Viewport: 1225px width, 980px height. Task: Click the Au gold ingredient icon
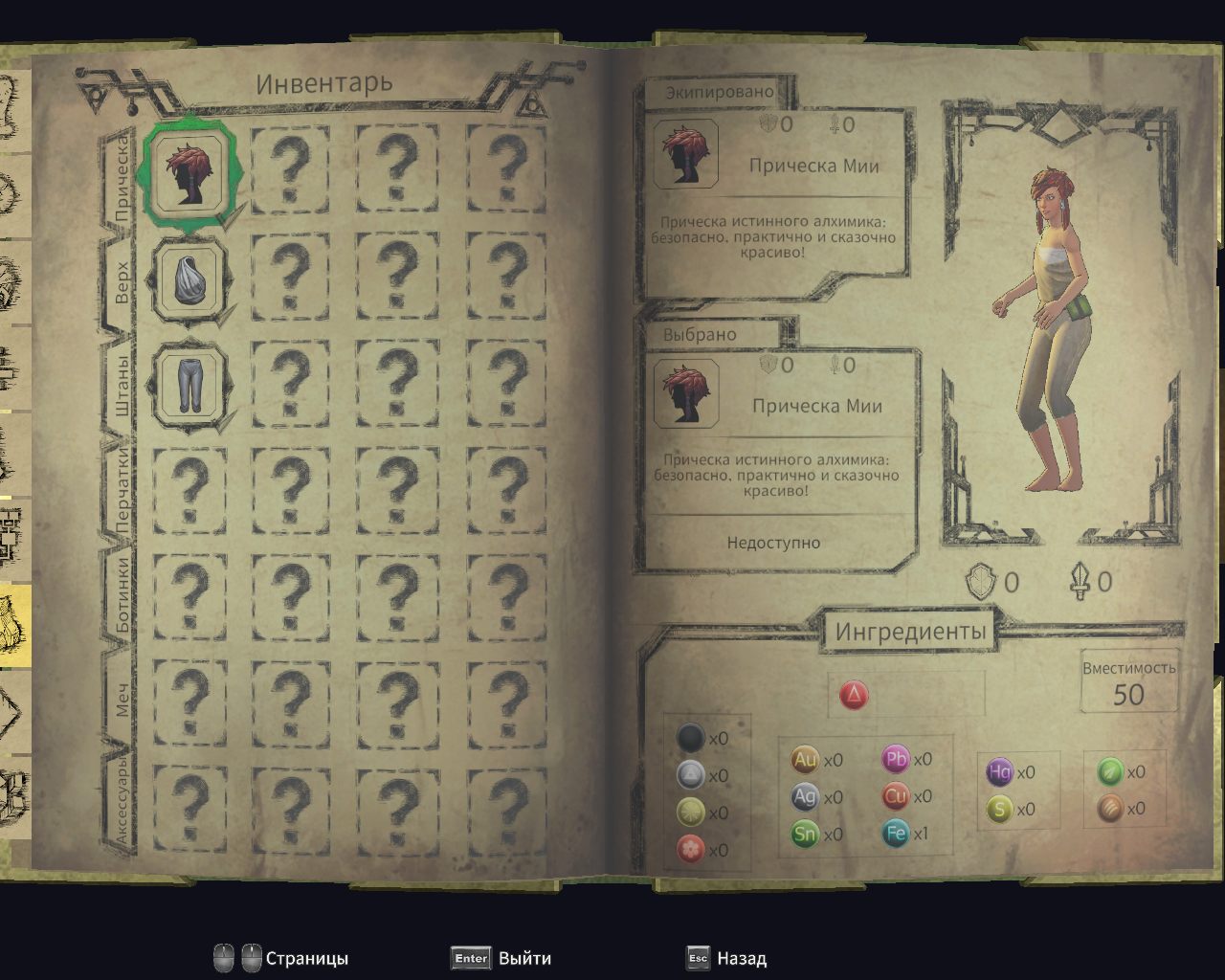coord(803,759)
